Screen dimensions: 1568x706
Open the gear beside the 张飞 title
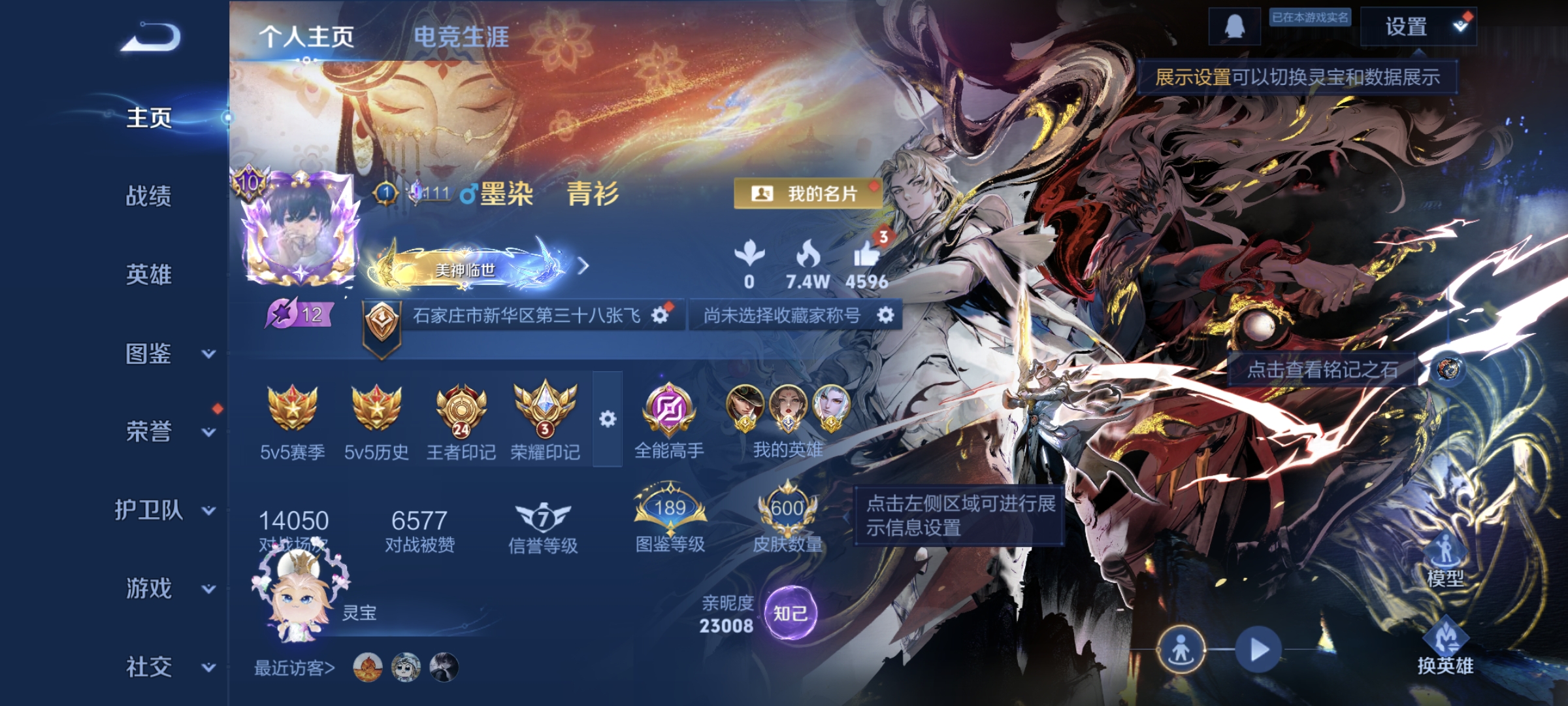tap(661, 314)
